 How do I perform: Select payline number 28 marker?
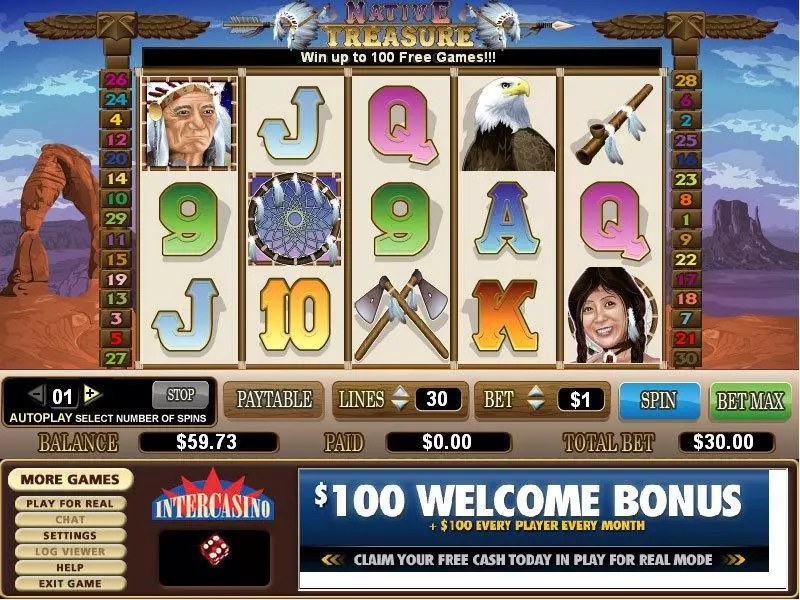tap(686, 81)
